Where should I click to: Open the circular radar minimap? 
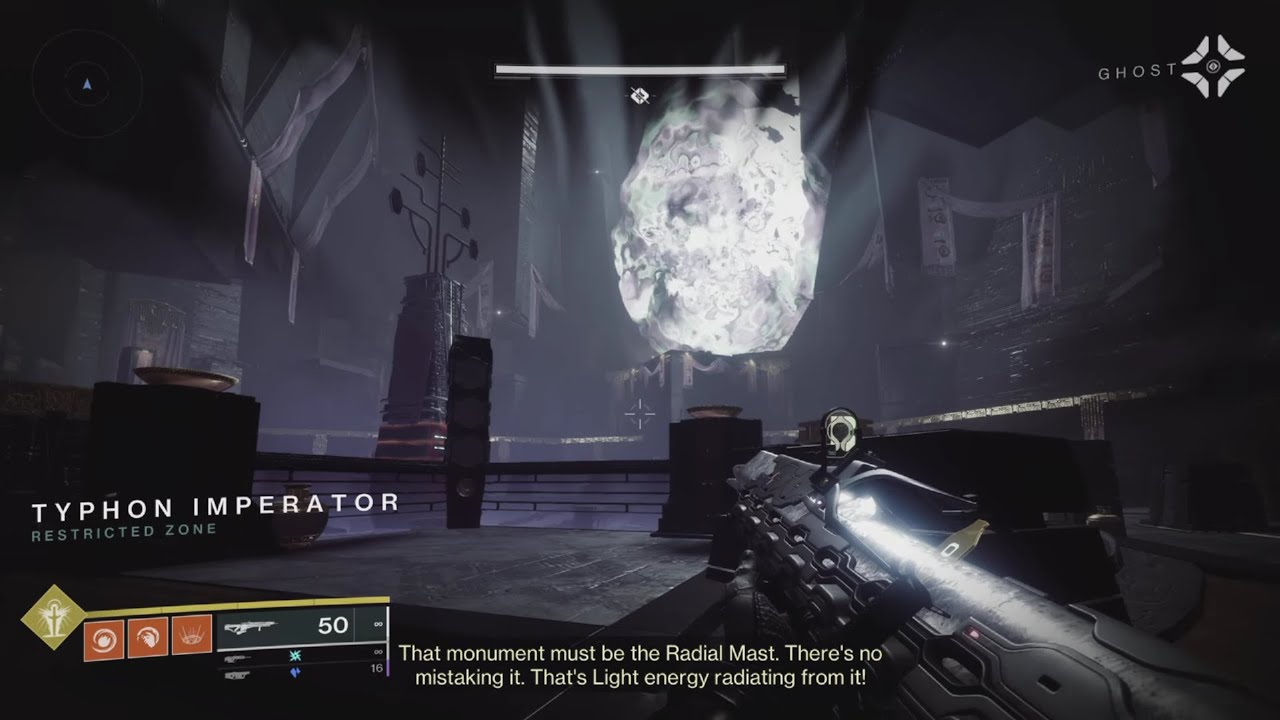coord(87,84)
